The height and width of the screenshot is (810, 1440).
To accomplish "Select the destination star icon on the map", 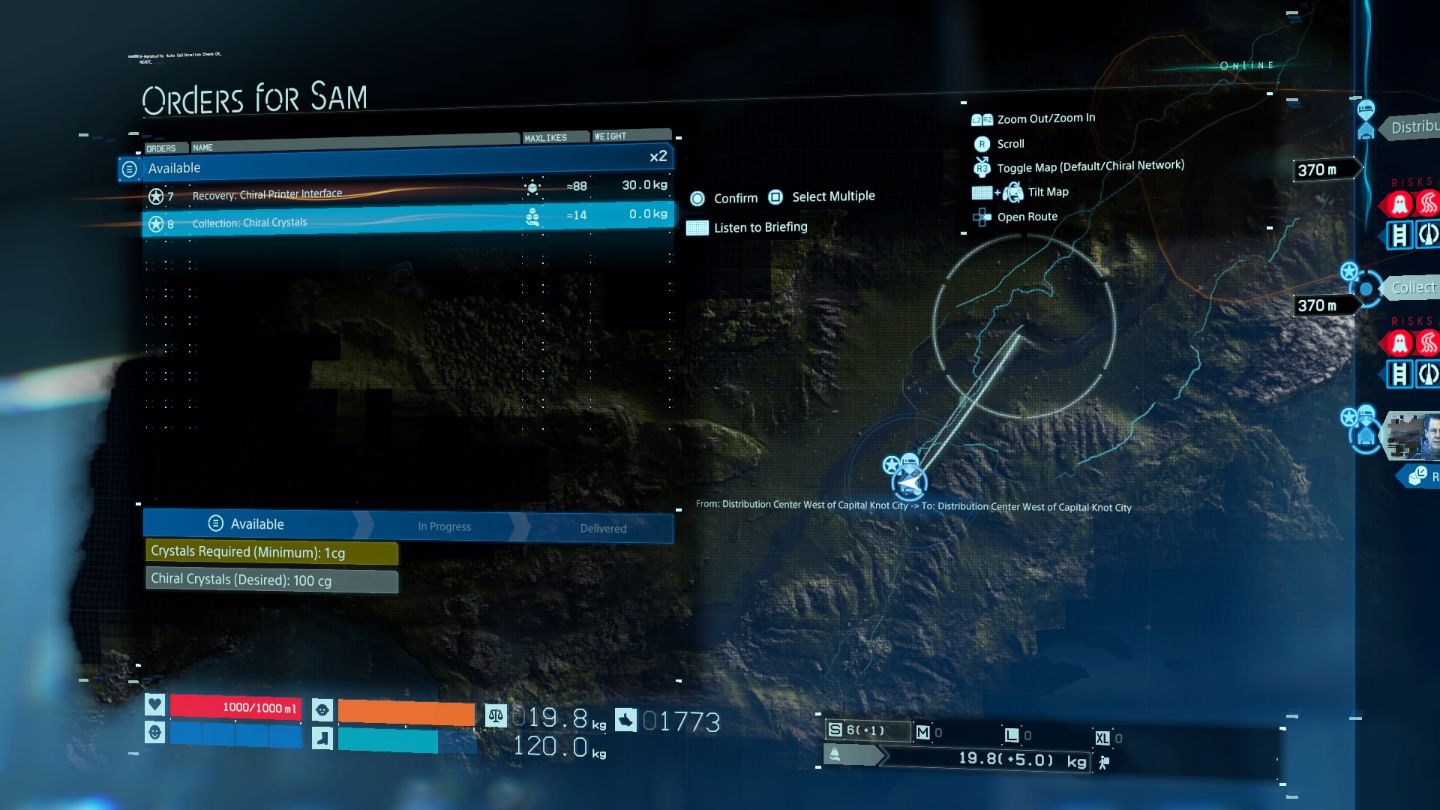I will [891, 466].
